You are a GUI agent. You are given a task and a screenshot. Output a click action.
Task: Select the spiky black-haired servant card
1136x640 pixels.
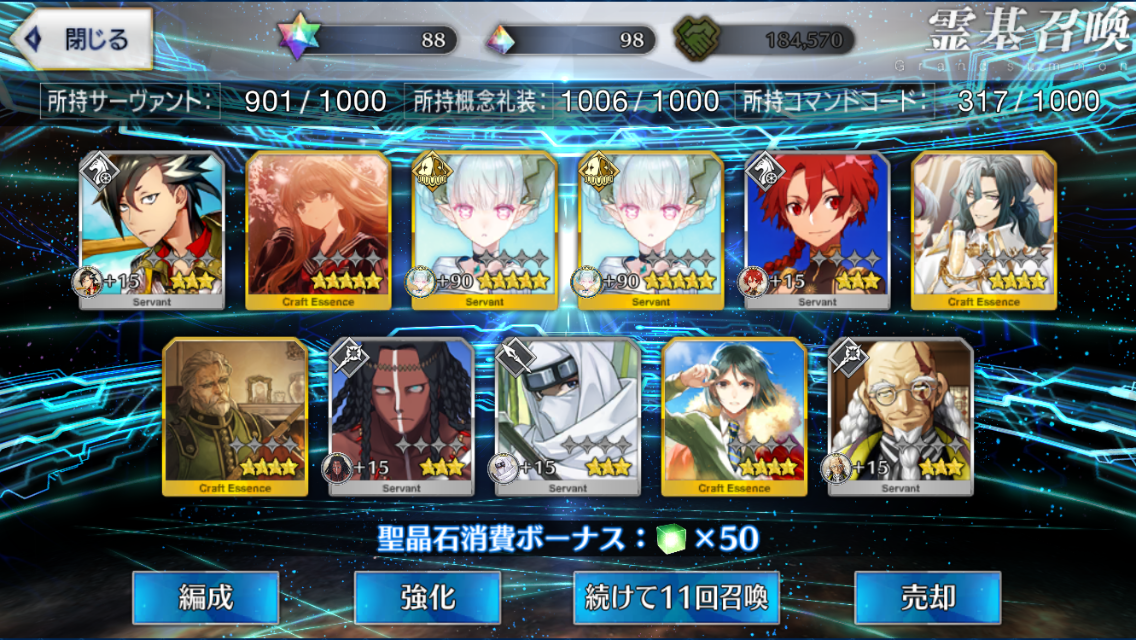[151, 230]
